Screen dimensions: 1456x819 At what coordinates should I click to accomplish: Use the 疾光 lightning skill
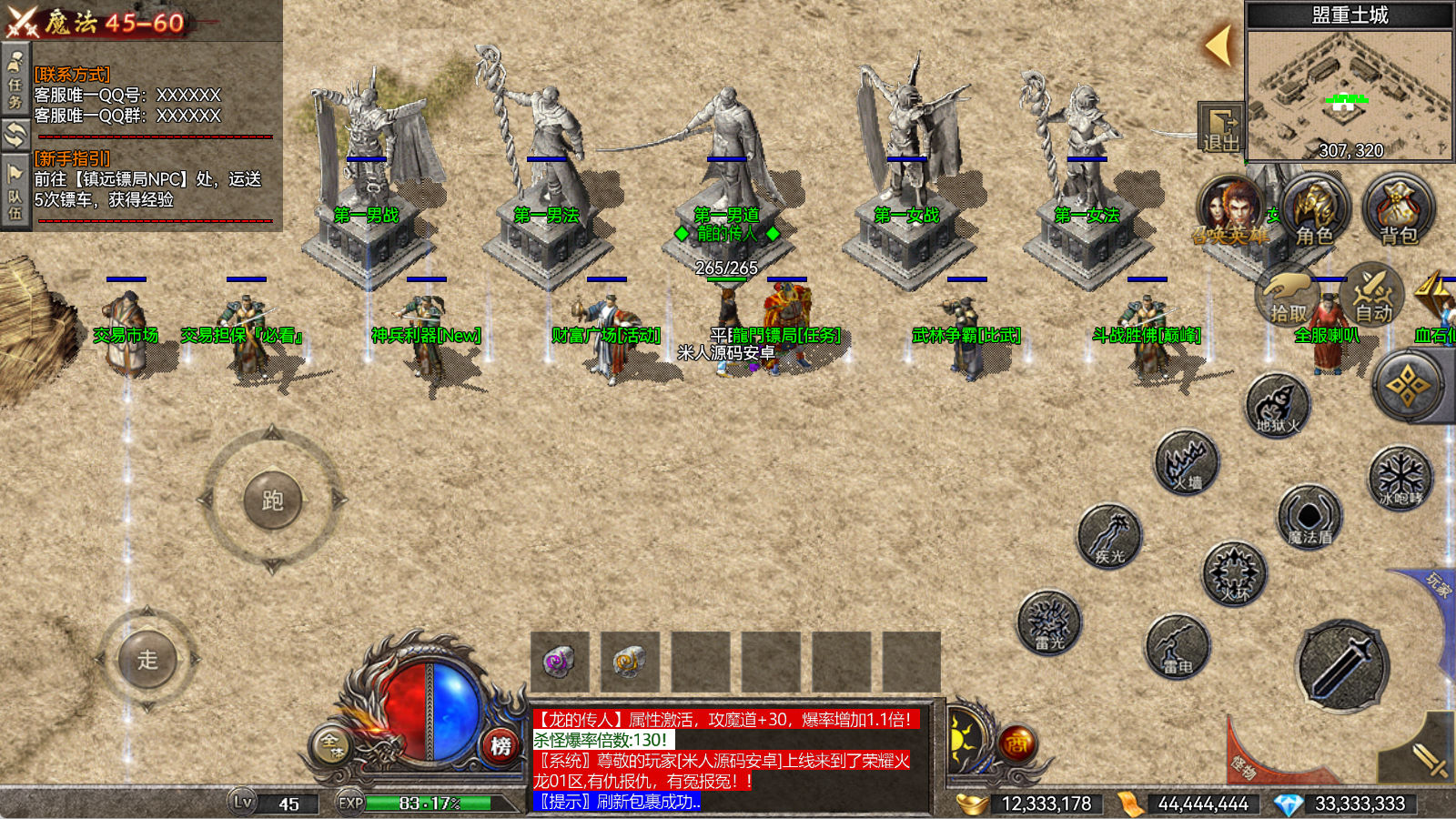click(x=1109, y=536)
